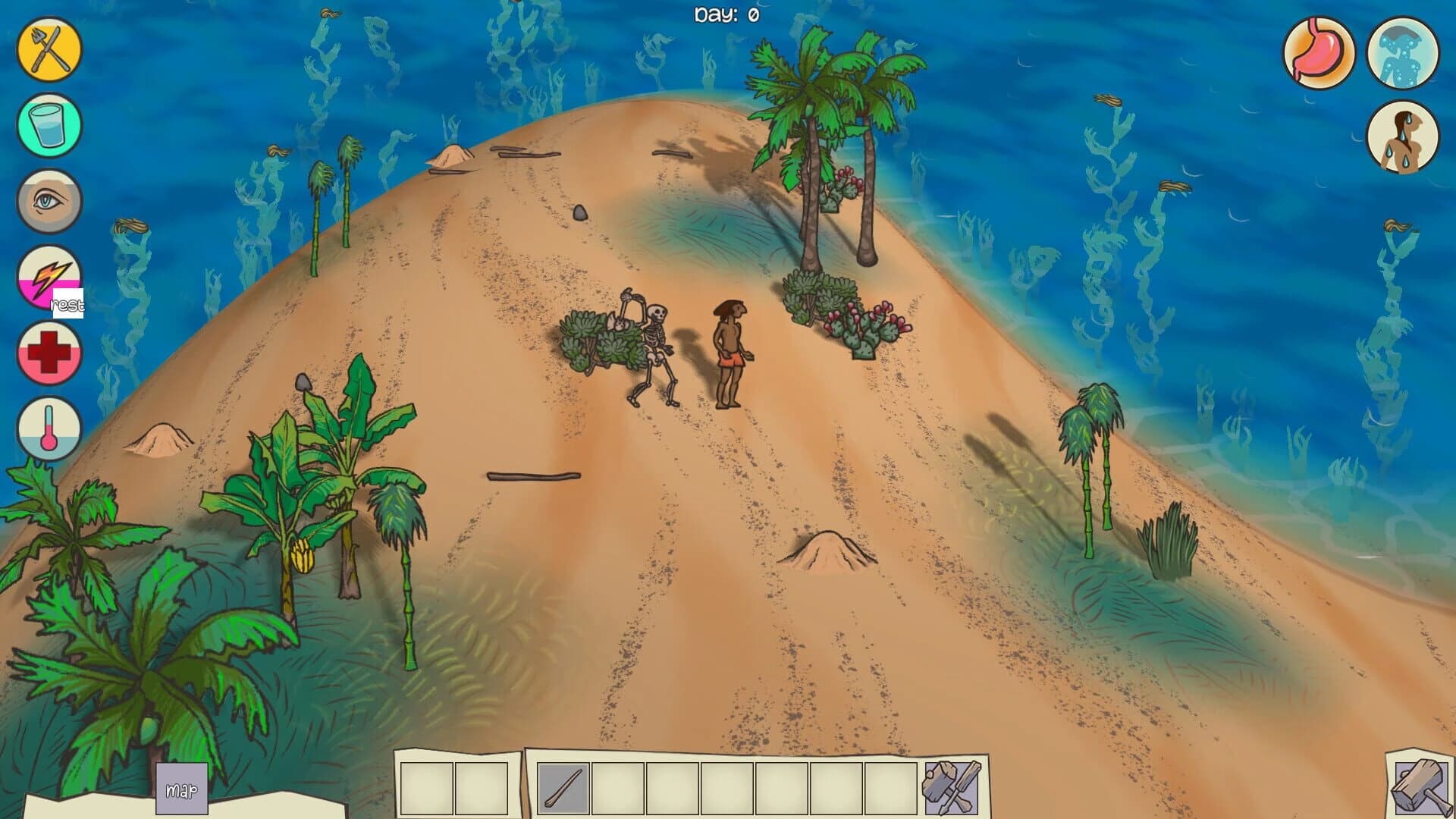Click the 'Day: 0' counter at top

tap(726, 12)
